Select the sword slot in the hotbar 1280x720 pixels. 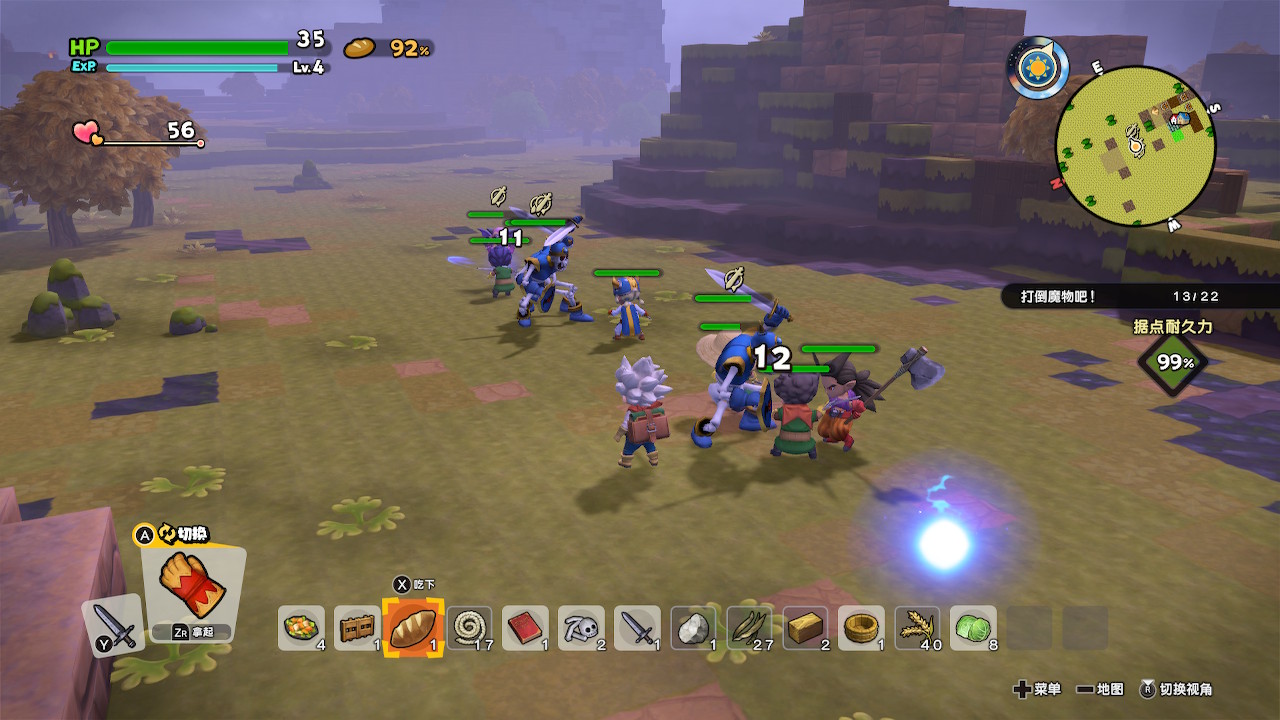[637, 628]
